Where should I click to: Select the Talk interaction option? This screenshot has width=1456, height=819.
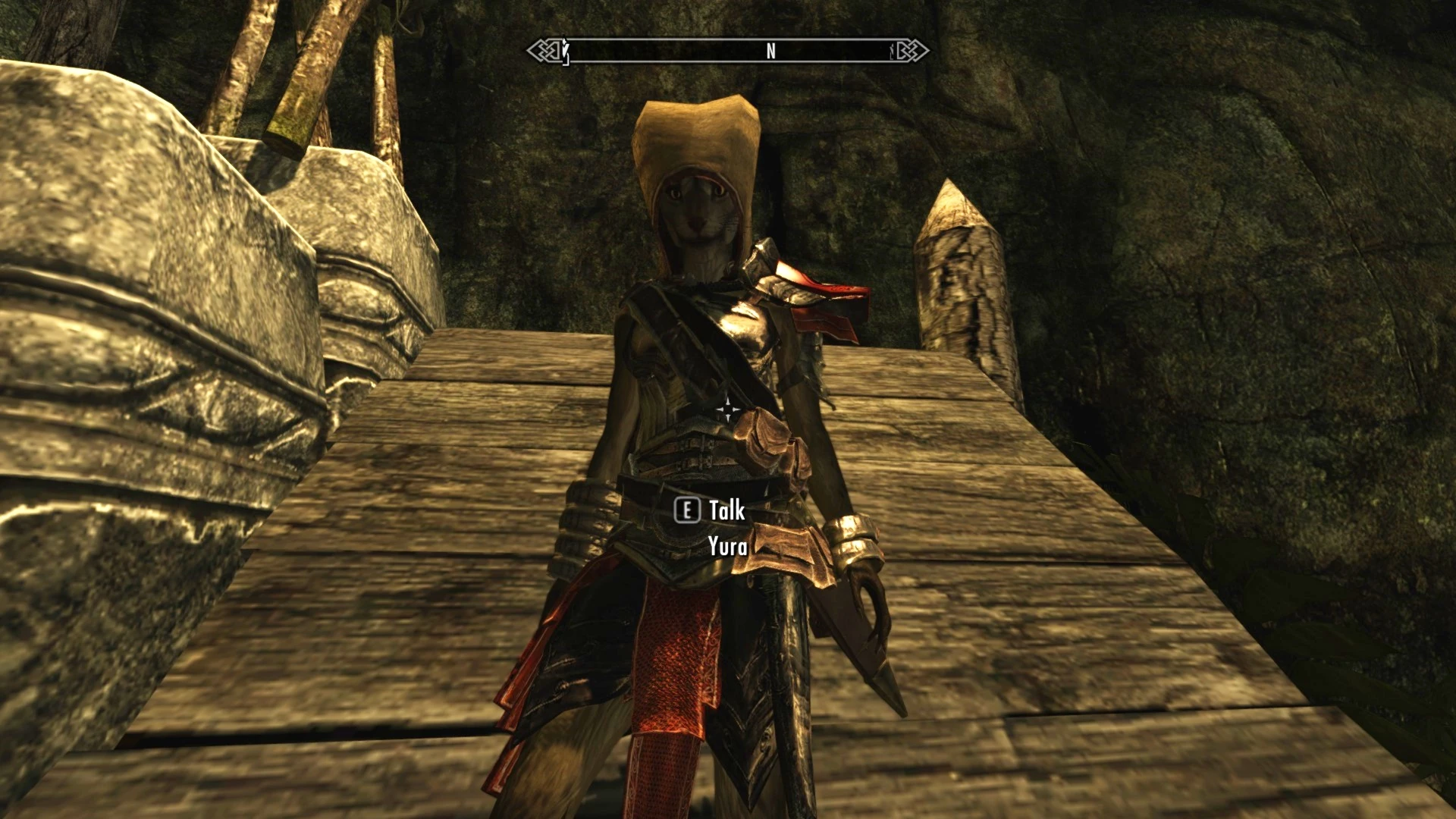tap(724, 512)
